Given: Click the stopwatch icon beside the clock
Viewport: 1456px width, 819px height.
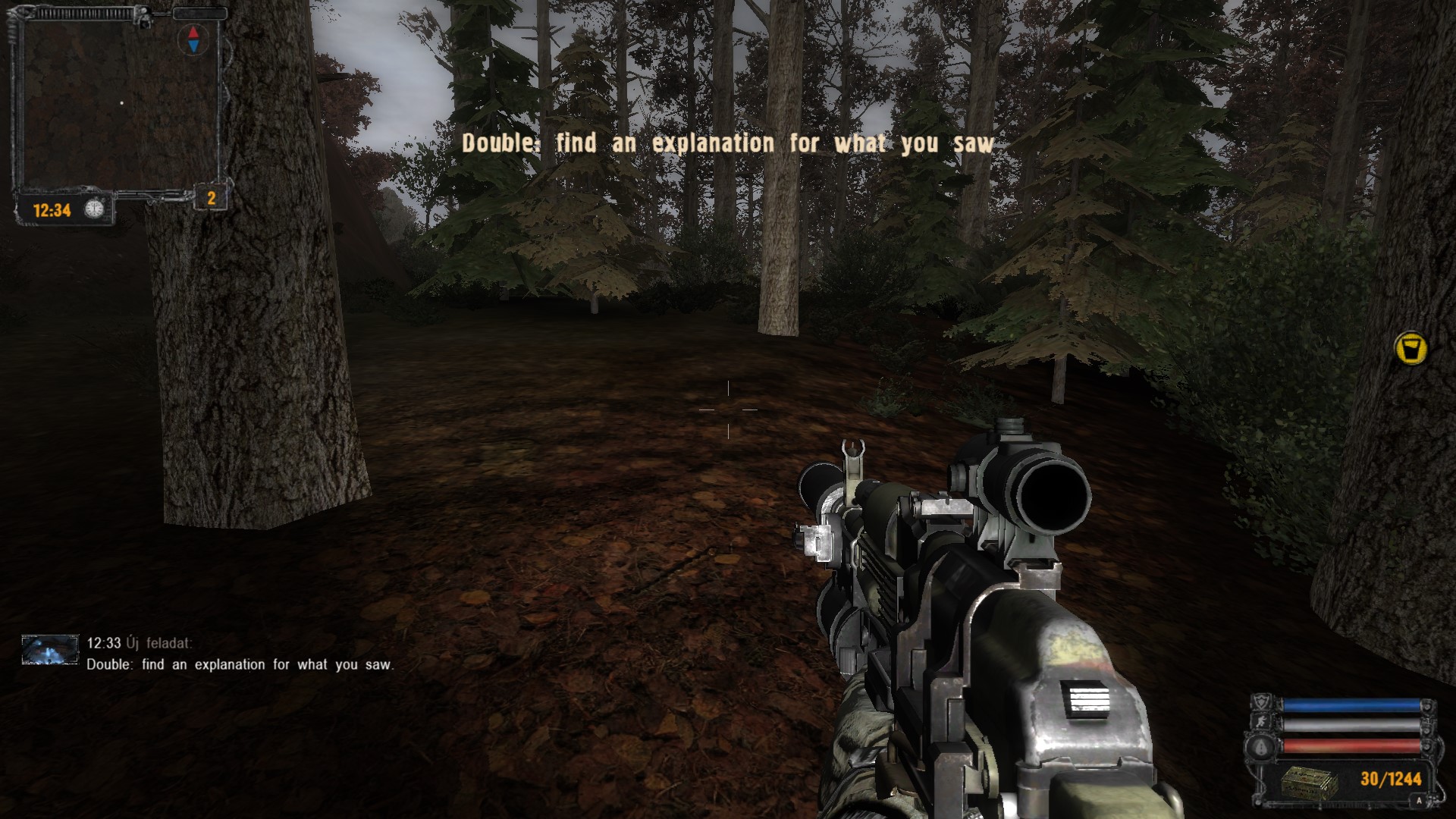Looking at the screenshot, I should click(x=94, y=209).
